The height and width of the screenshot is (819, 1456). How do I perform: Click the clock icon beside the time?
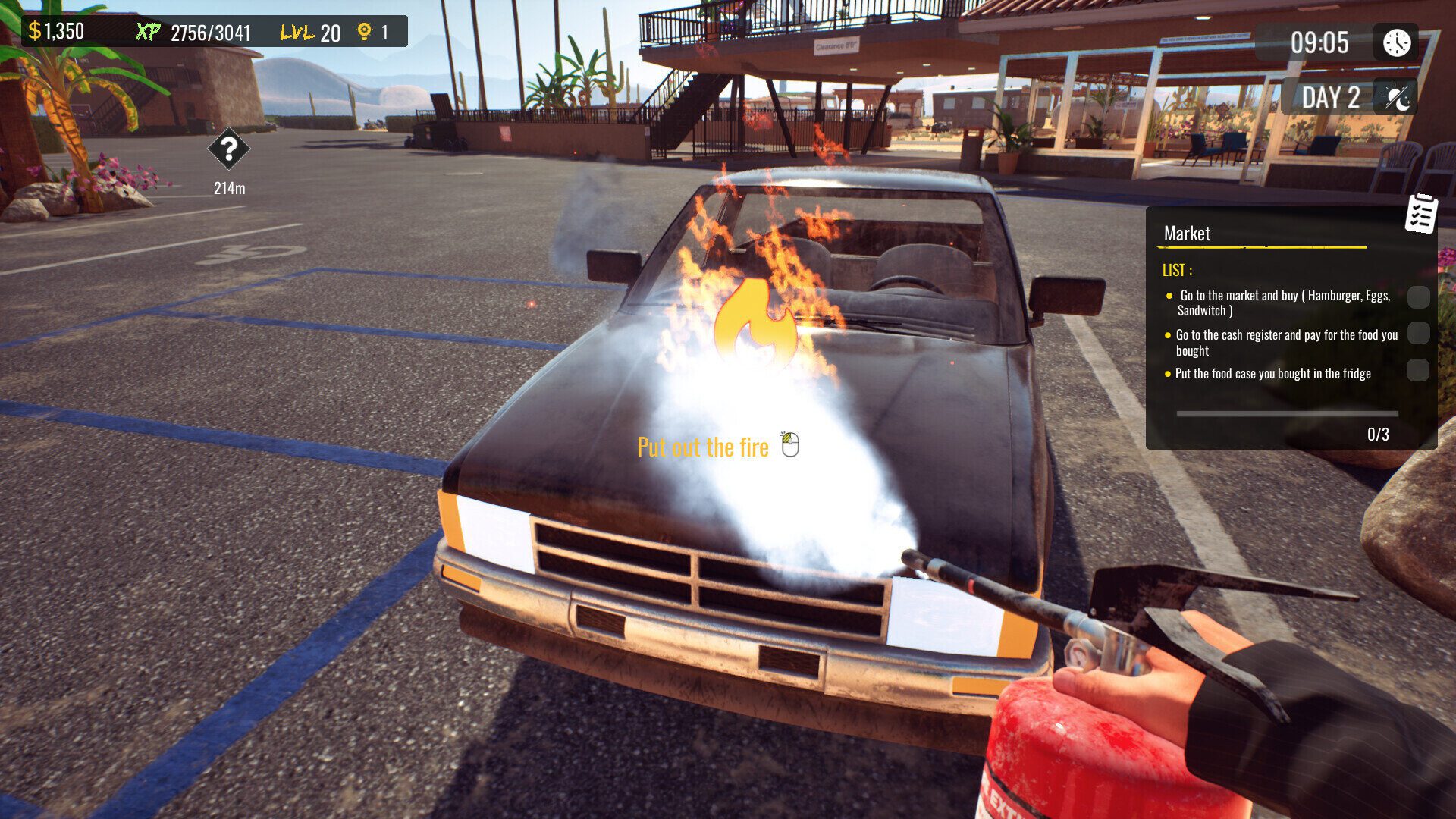(1396, 42)
